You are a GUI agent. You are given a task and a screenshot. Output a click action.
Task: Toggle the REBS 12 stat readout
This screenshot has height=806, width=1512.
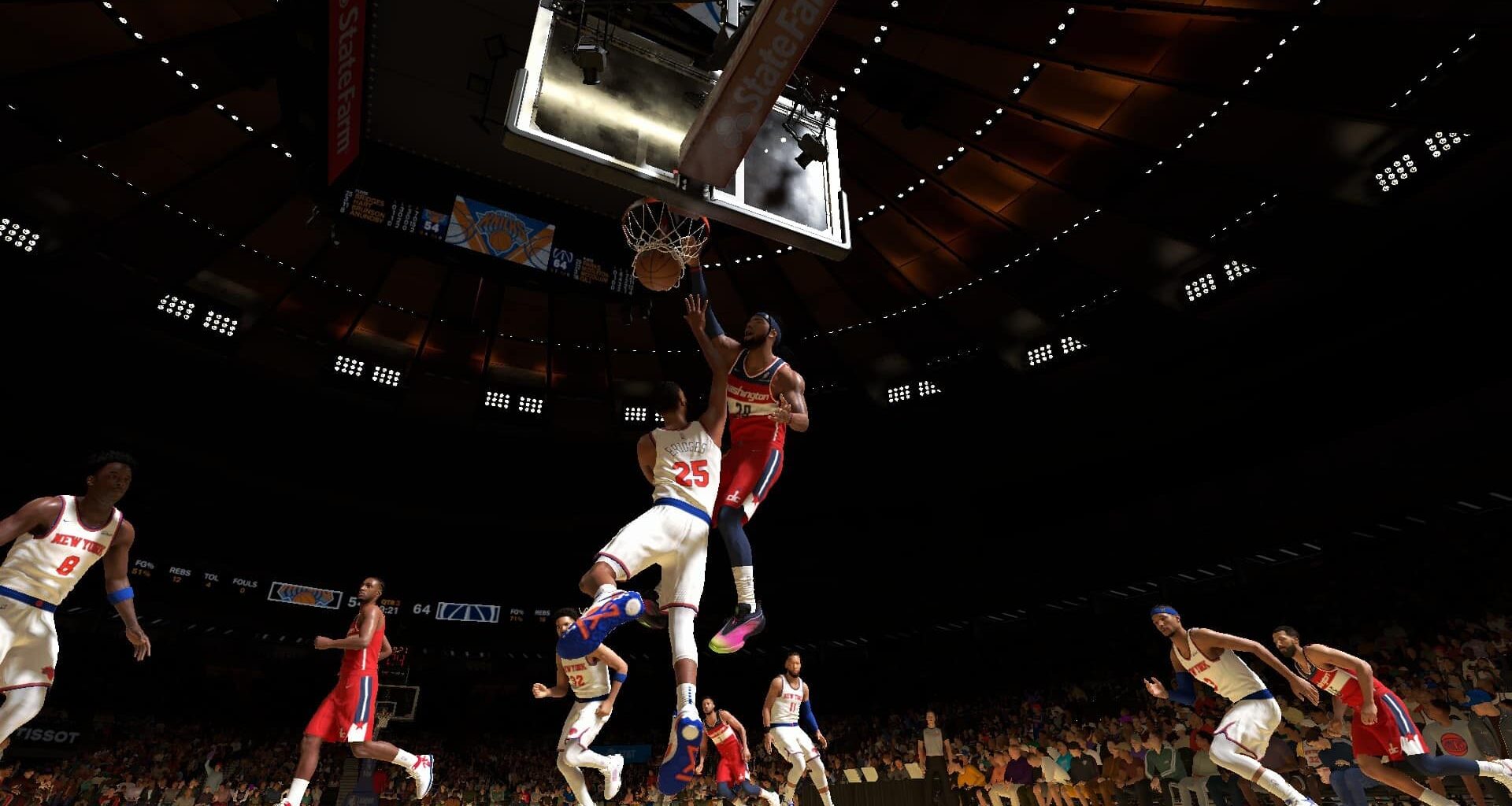(179, 575)
